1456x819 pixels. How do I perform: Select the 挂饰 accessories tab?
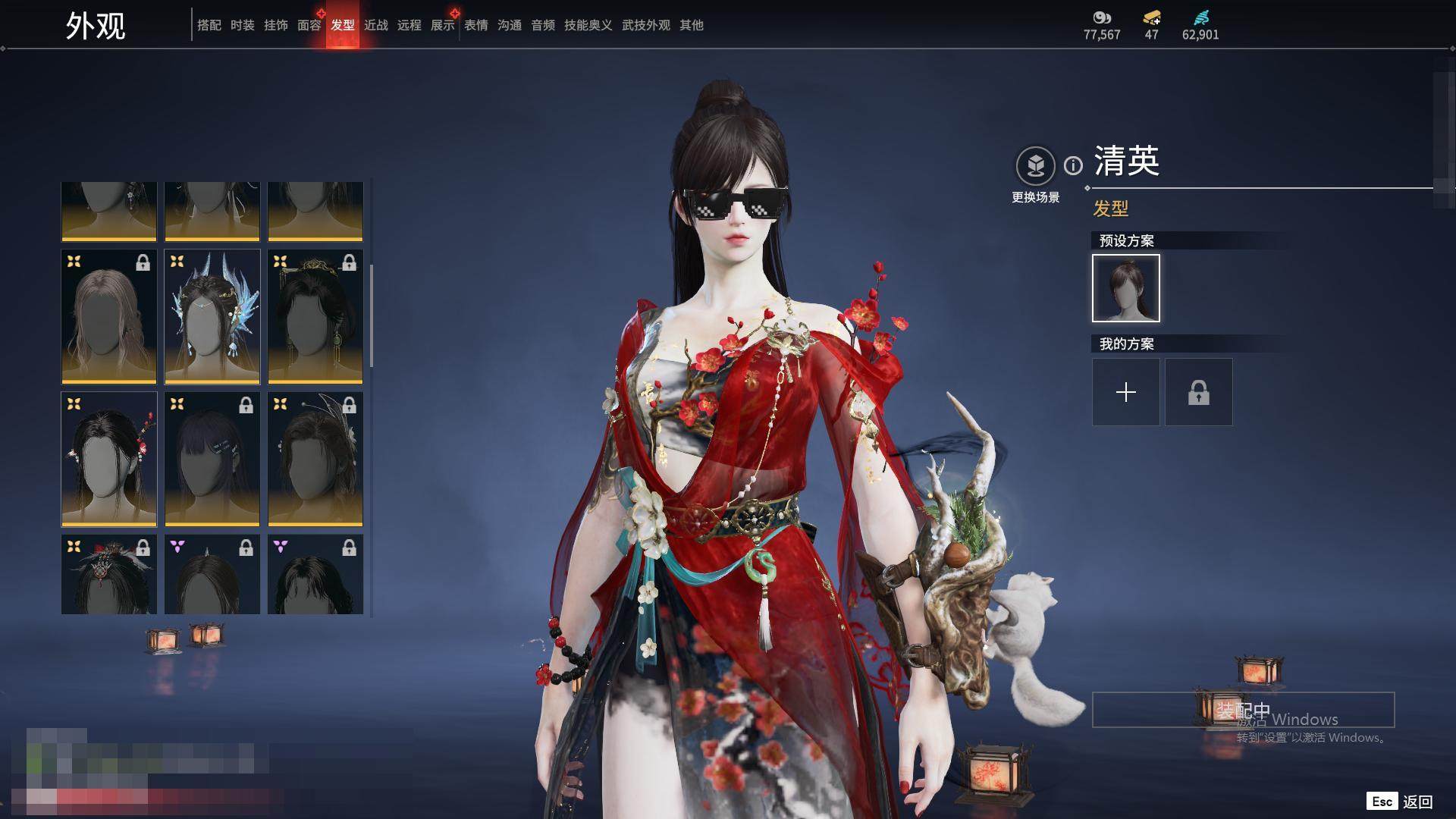275,25
